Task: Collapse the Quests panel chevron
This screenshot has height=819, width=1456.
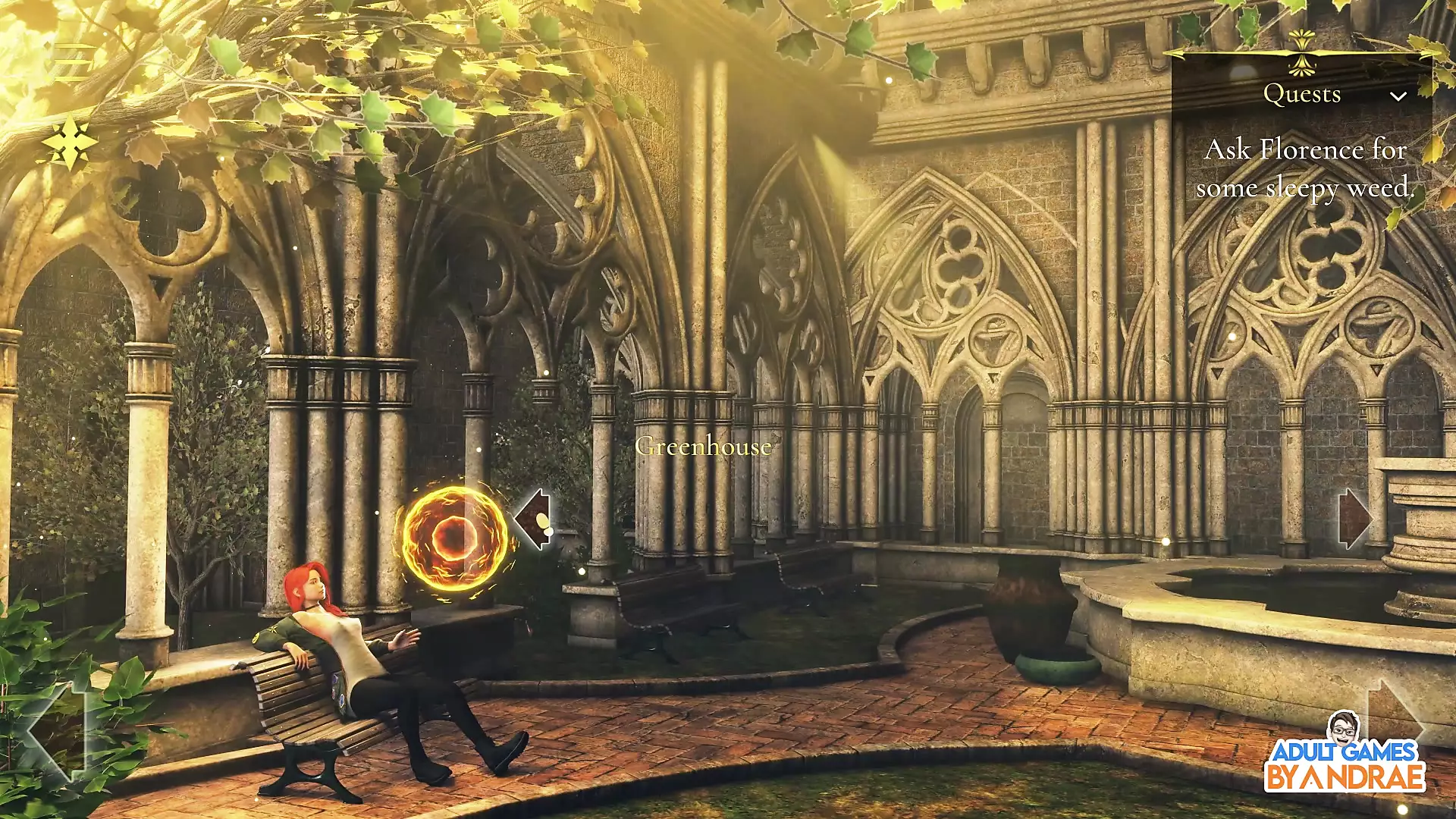Action: point(1398,96)
